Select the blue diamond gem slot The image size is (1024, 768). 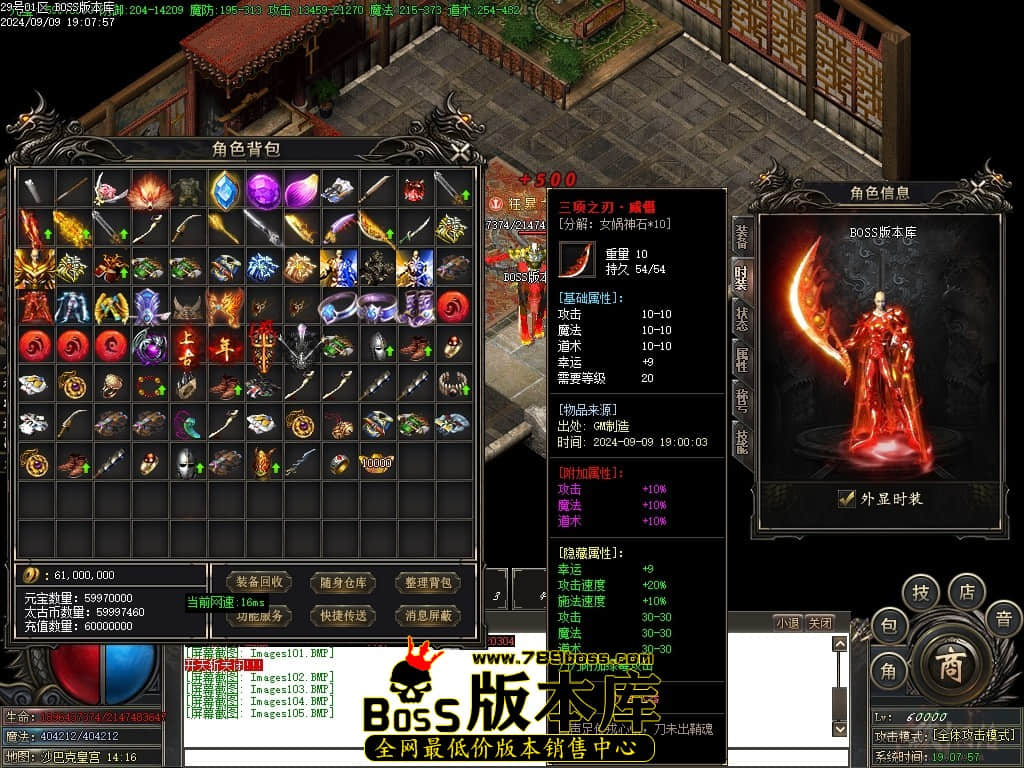point(225,188)
